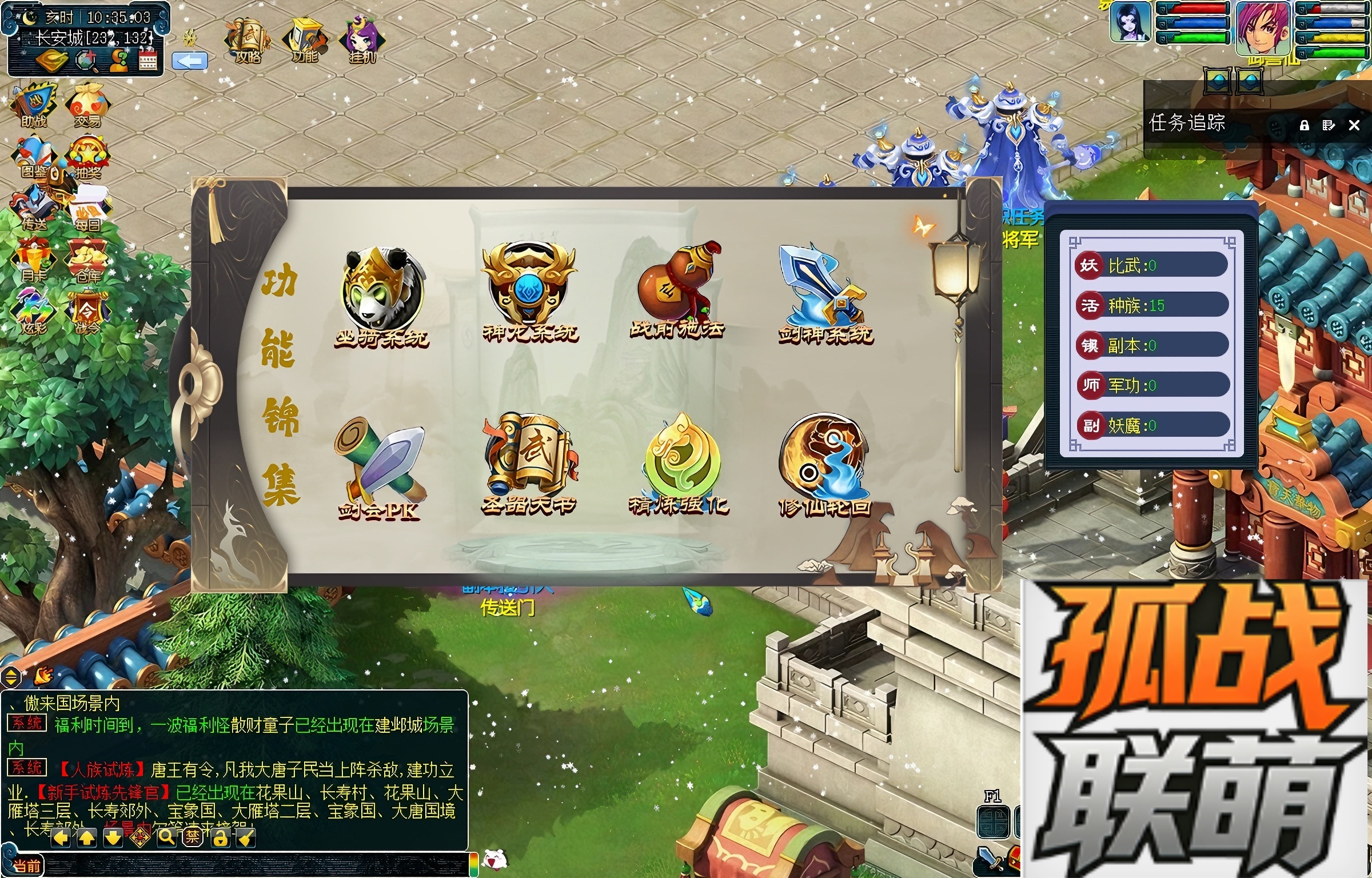Click the blue left-arrow collapse button
Screen dimensions: 1372x878
coord(189,61)
